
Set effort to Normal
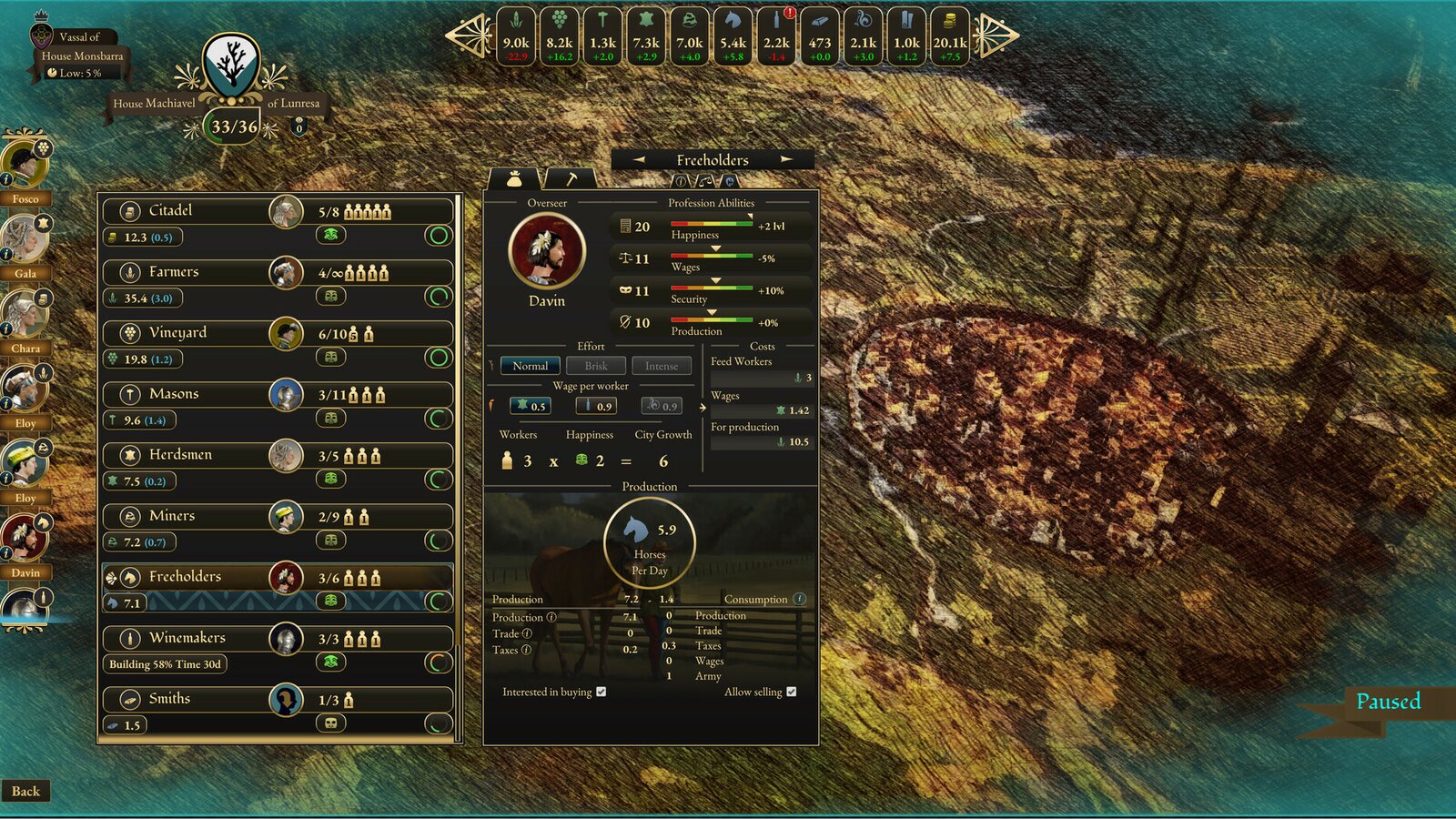[x=530, y=366]
